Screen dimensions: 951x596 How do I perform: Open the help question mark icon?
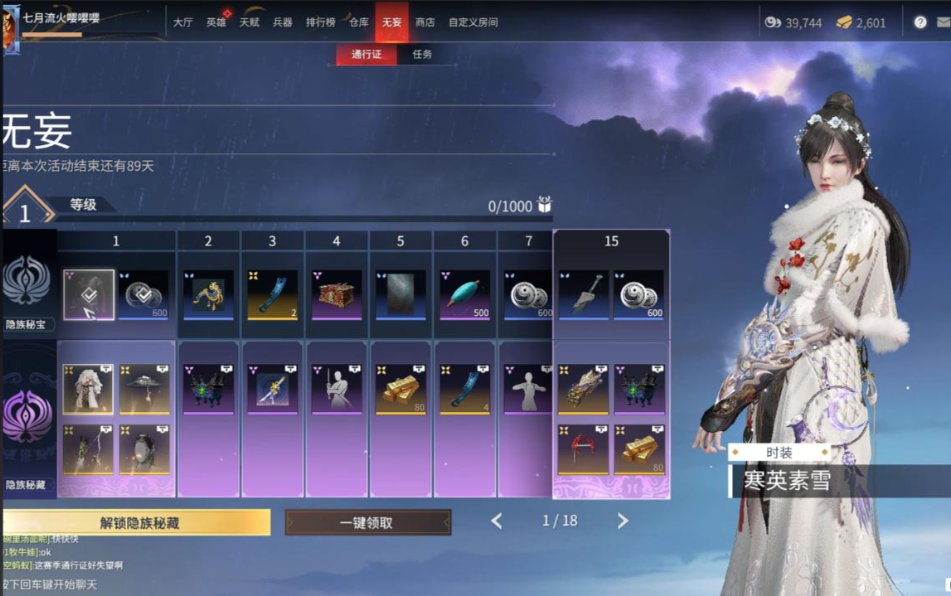click(920, 22)
